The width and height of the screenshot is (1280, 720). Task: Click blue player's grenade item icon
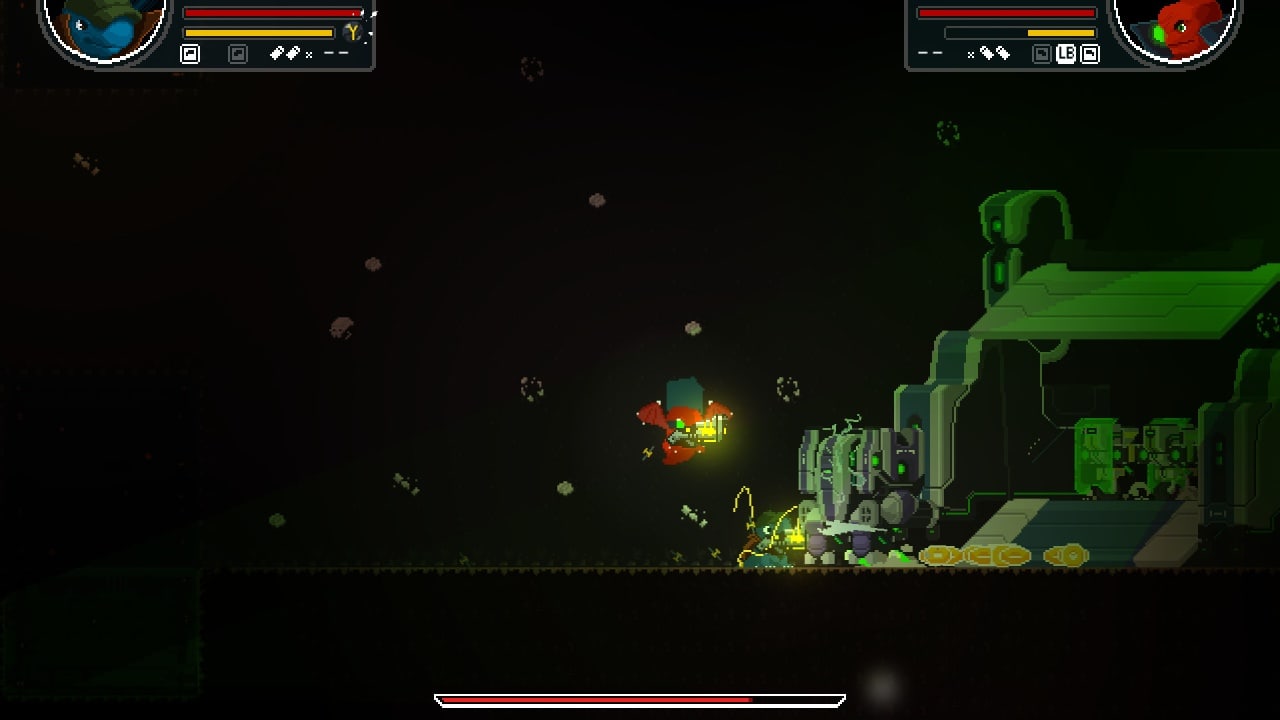pos(287,54)
